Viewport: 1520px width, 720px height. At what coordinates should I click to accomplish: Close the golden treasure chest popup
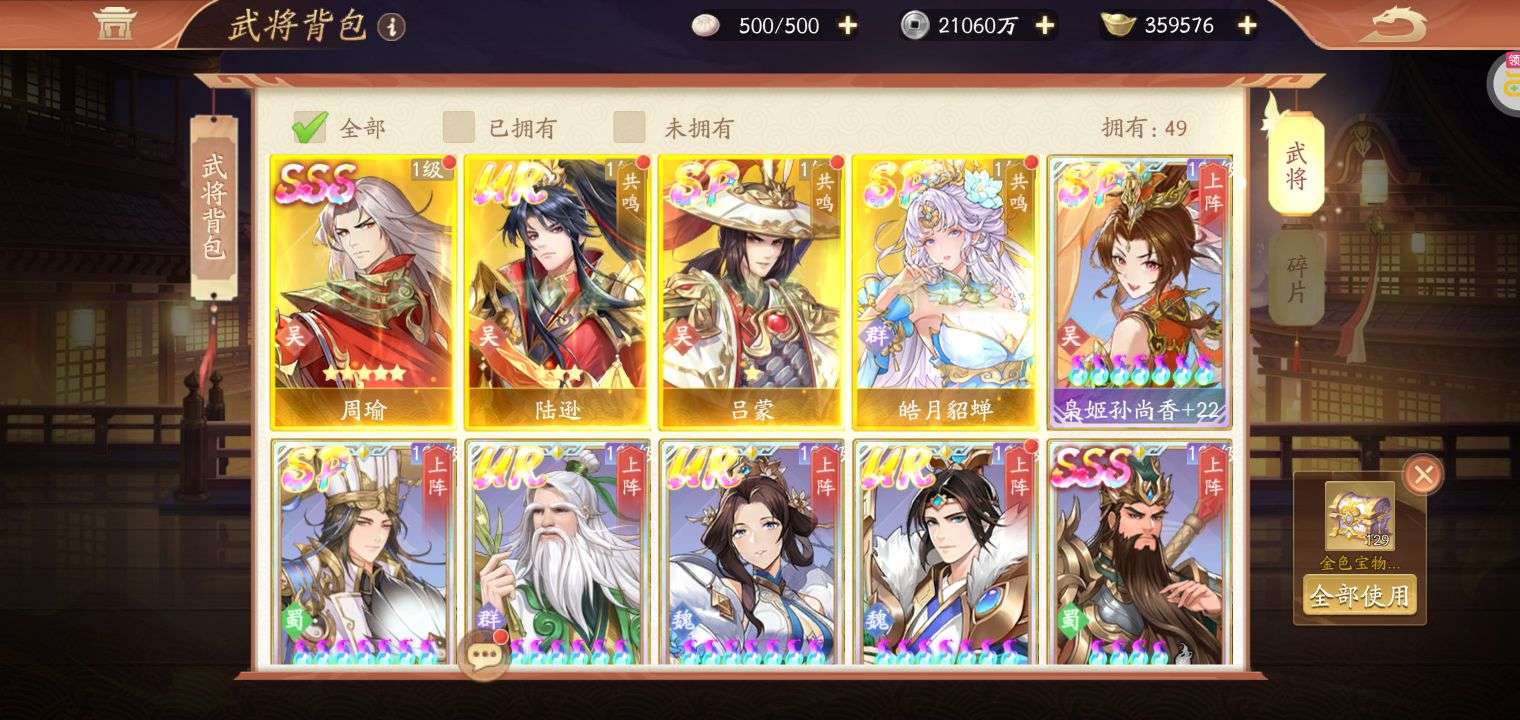[1422, 475]
